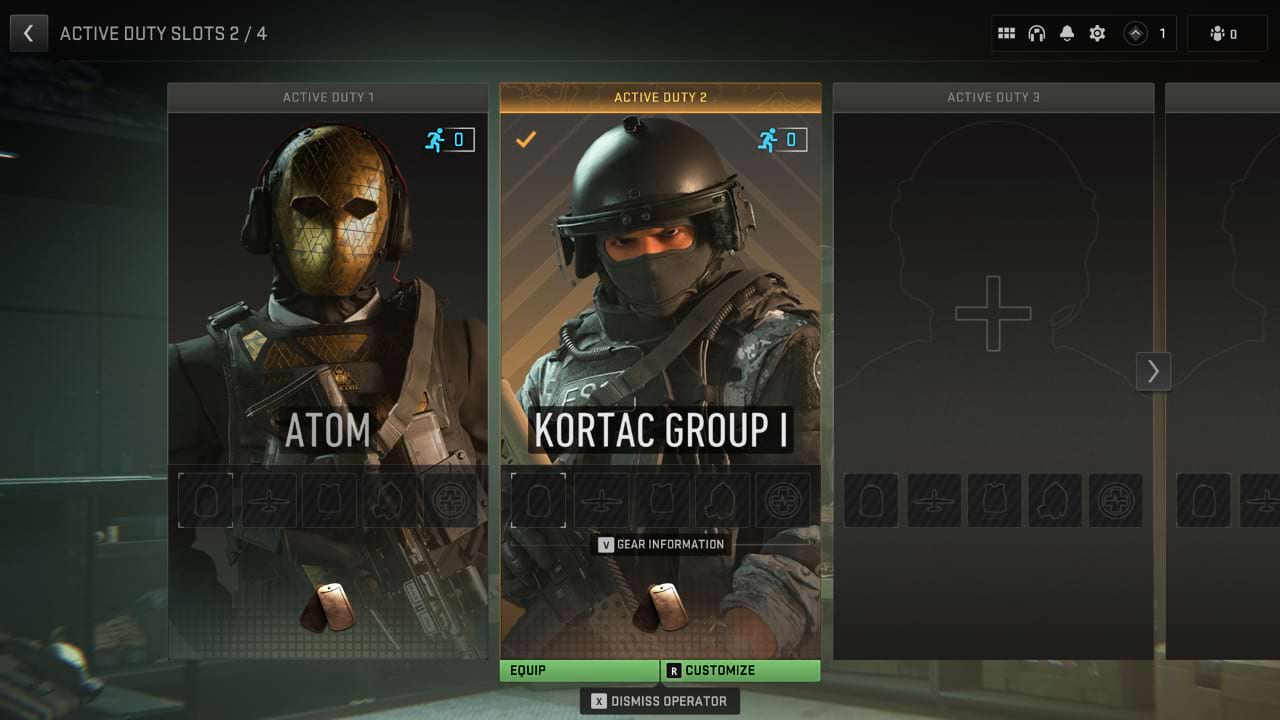Click the Active Duty 1 header
Viewport: 1280px width, 720px height.
point(328,97)
